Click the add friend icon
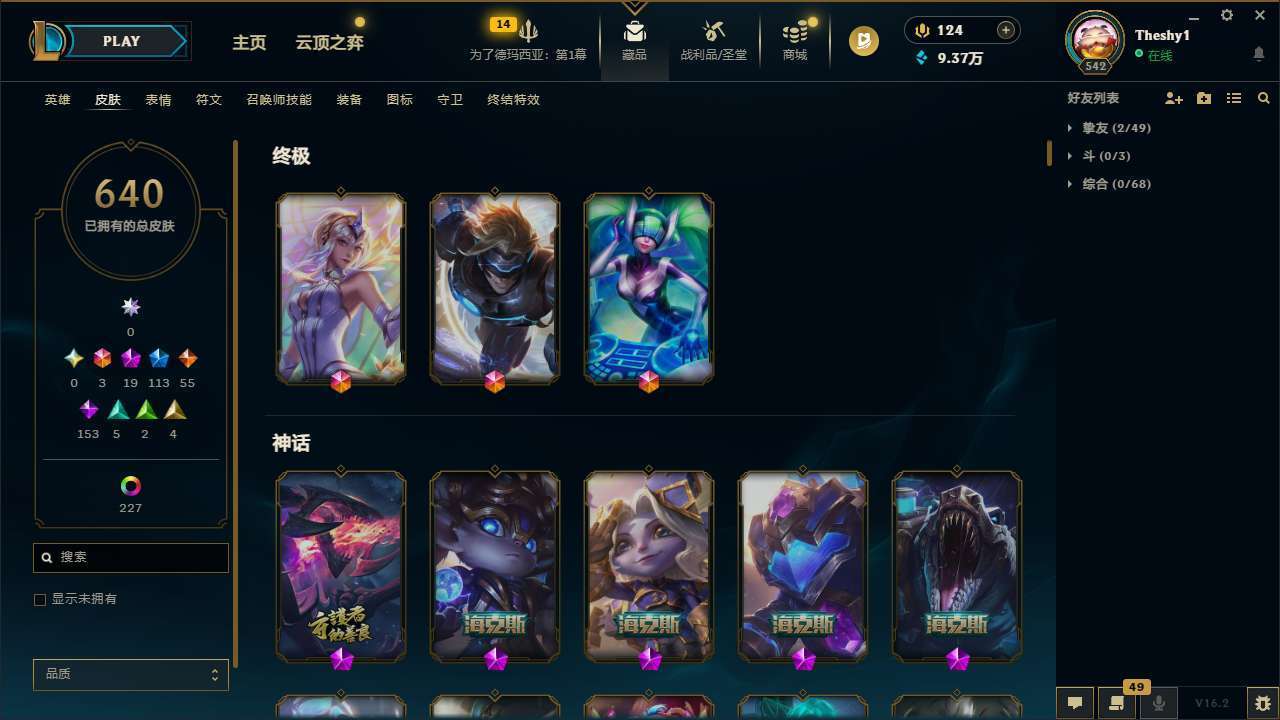The width and height of the screenshot is (1280, 720). (1174, 98)
